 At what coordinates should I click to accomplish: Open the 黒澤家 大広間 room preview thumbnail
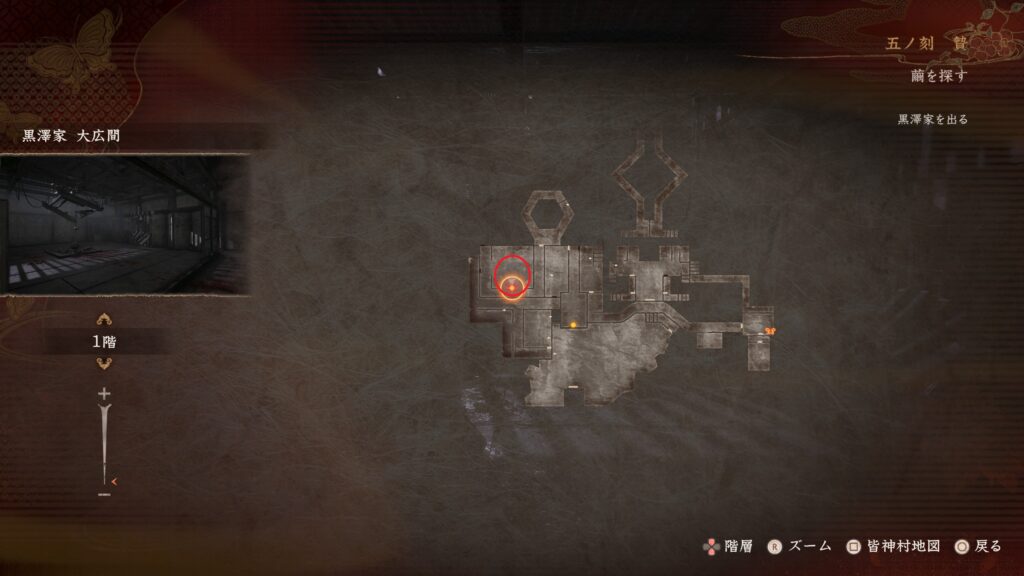click(125, 224)
